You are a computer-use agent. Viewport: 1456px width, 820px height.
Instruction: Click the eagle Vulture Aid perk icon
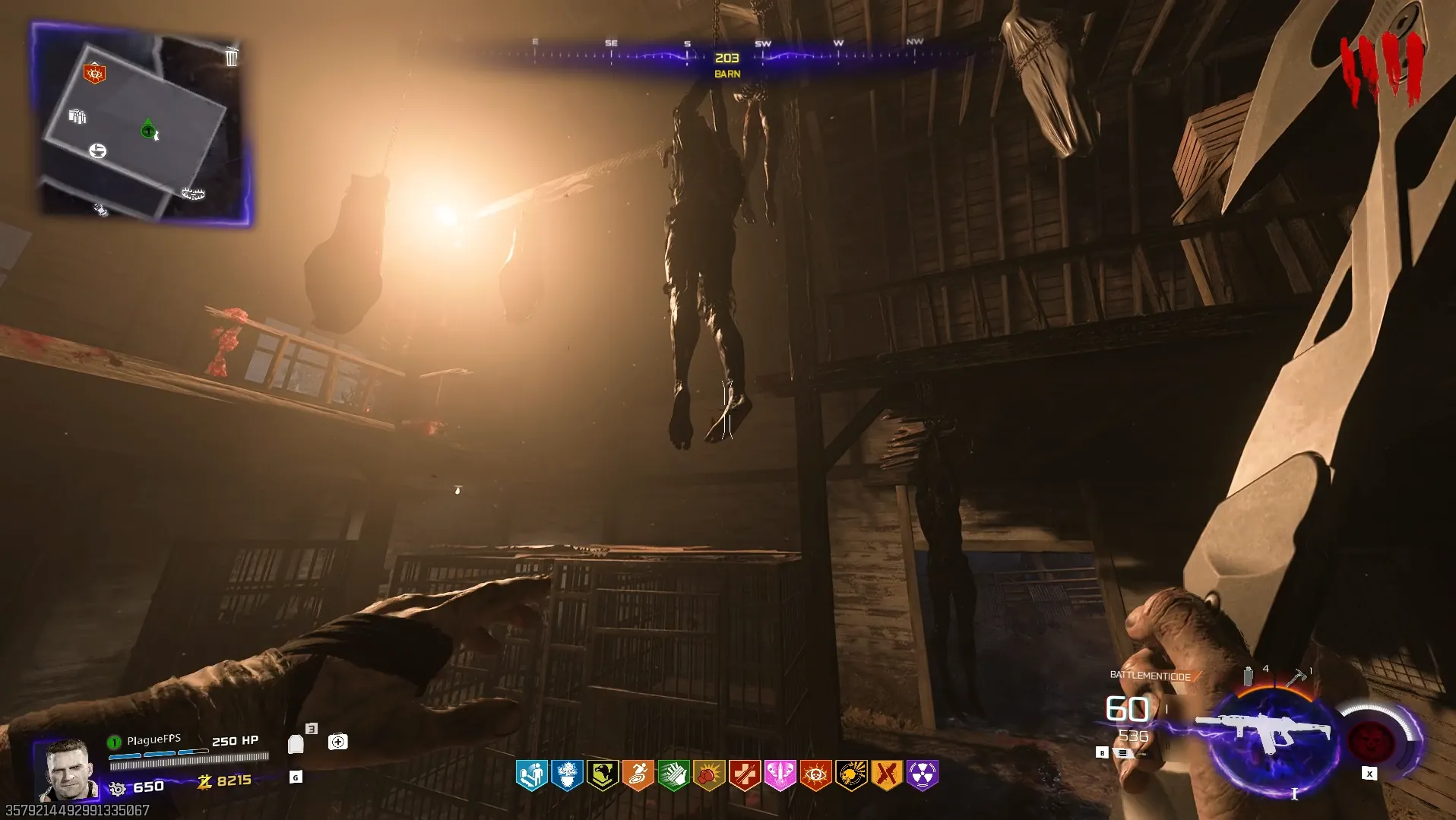pyautogui.click(x=603, y=775)
